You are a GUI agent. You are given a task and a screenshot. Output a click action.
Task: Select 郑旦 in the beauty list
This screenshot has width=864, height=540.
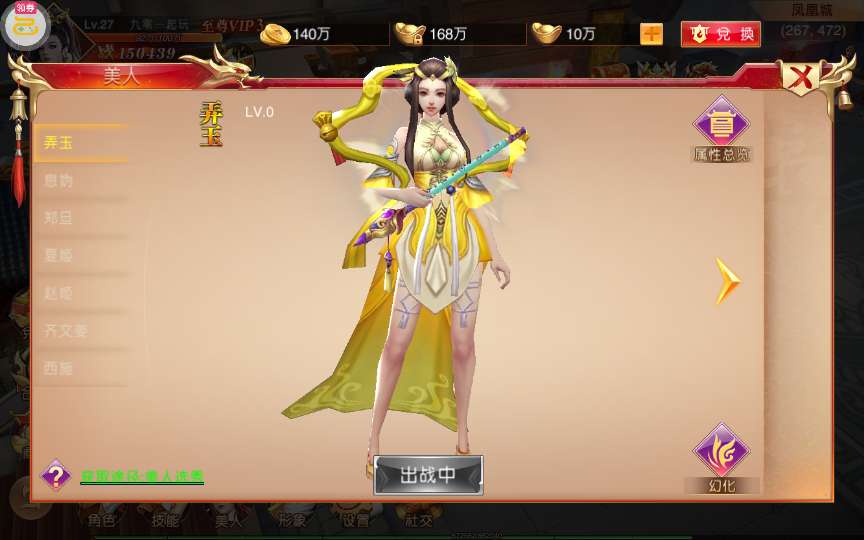coord(80,218)
